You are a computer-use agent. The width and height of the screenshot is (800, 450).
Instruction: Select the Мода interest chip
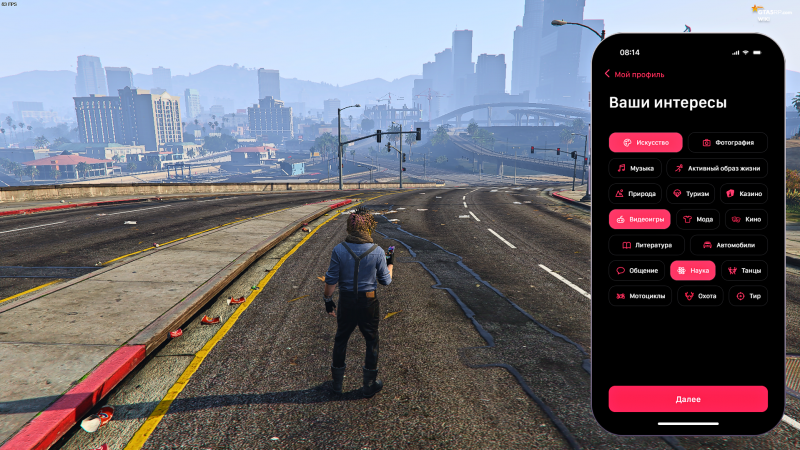(x=698, y=219)
